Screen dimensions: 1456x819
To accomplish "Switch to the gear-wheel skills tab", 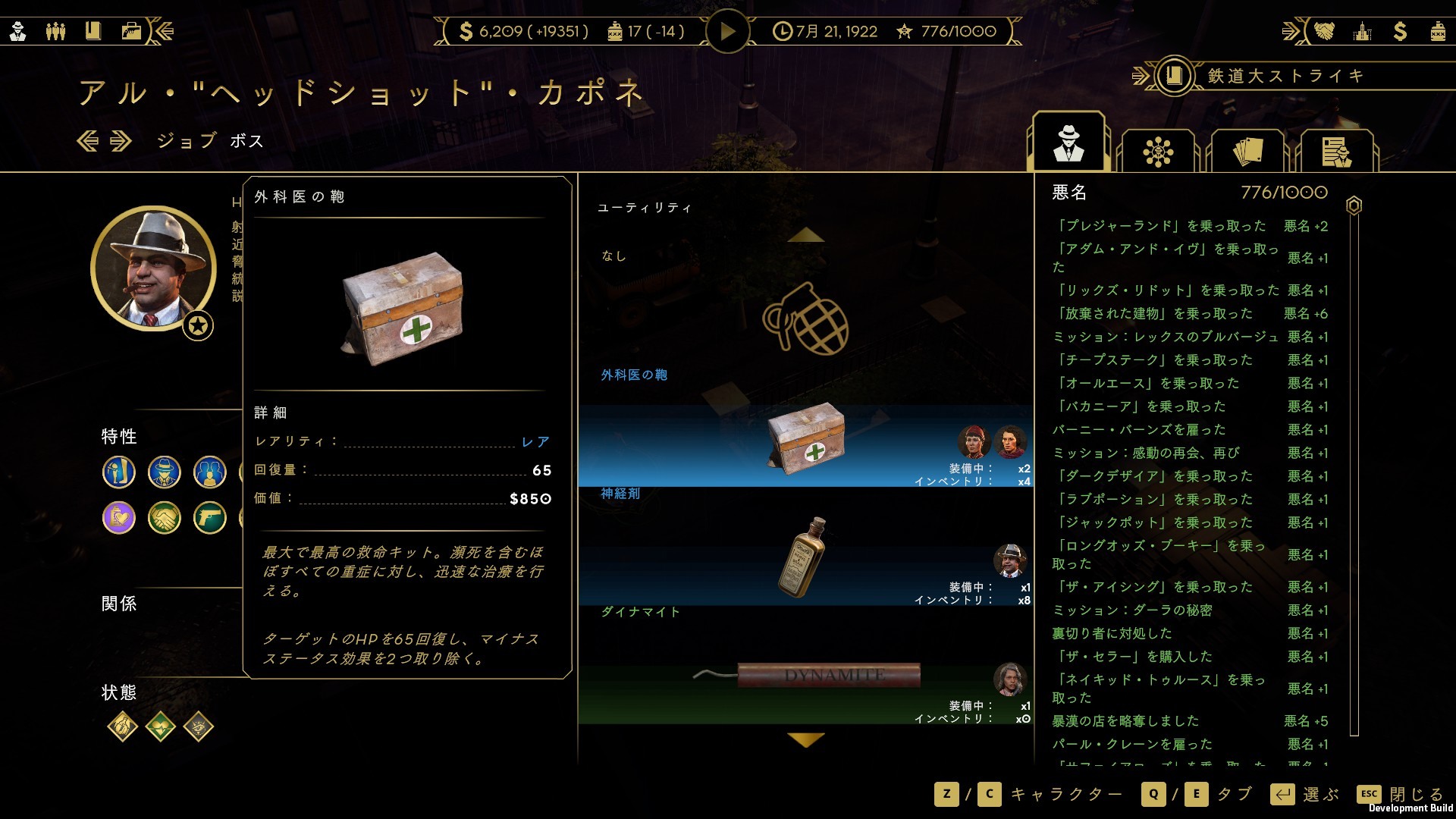I will tap(1158, 150).
